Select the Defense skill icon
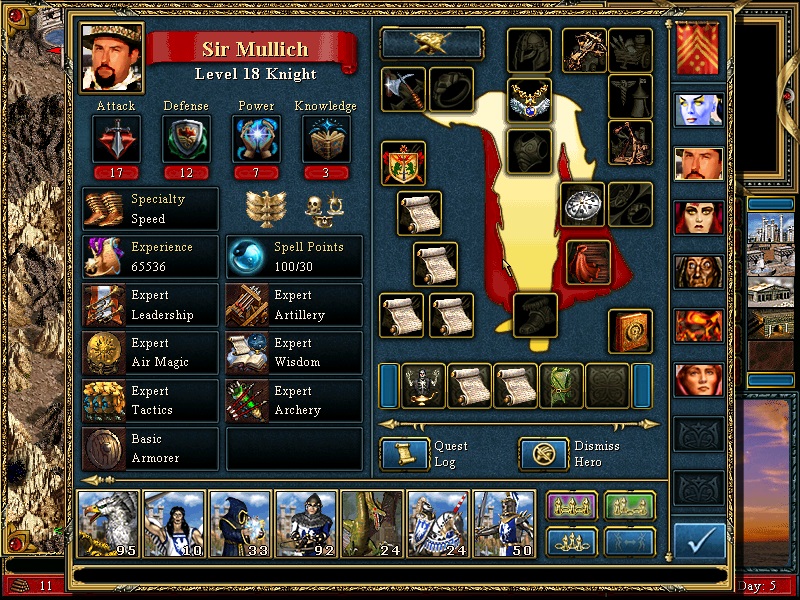 (x=186, y=139)
